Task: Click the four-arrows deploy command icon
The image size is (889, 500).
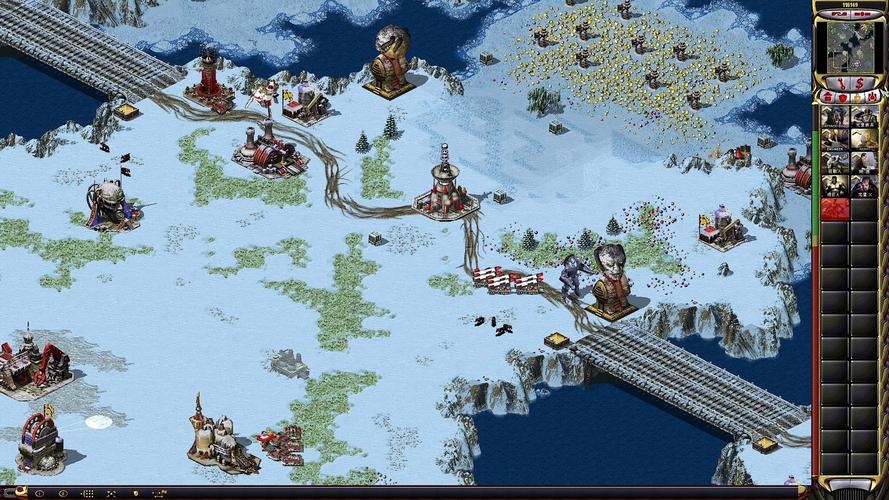Action: coord(111,494)
